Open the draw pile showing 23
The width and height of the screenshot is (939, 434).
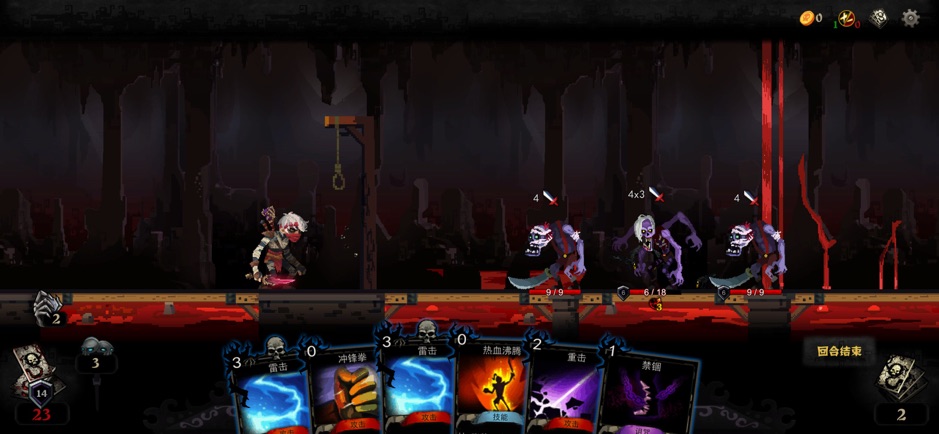[38, 385]
